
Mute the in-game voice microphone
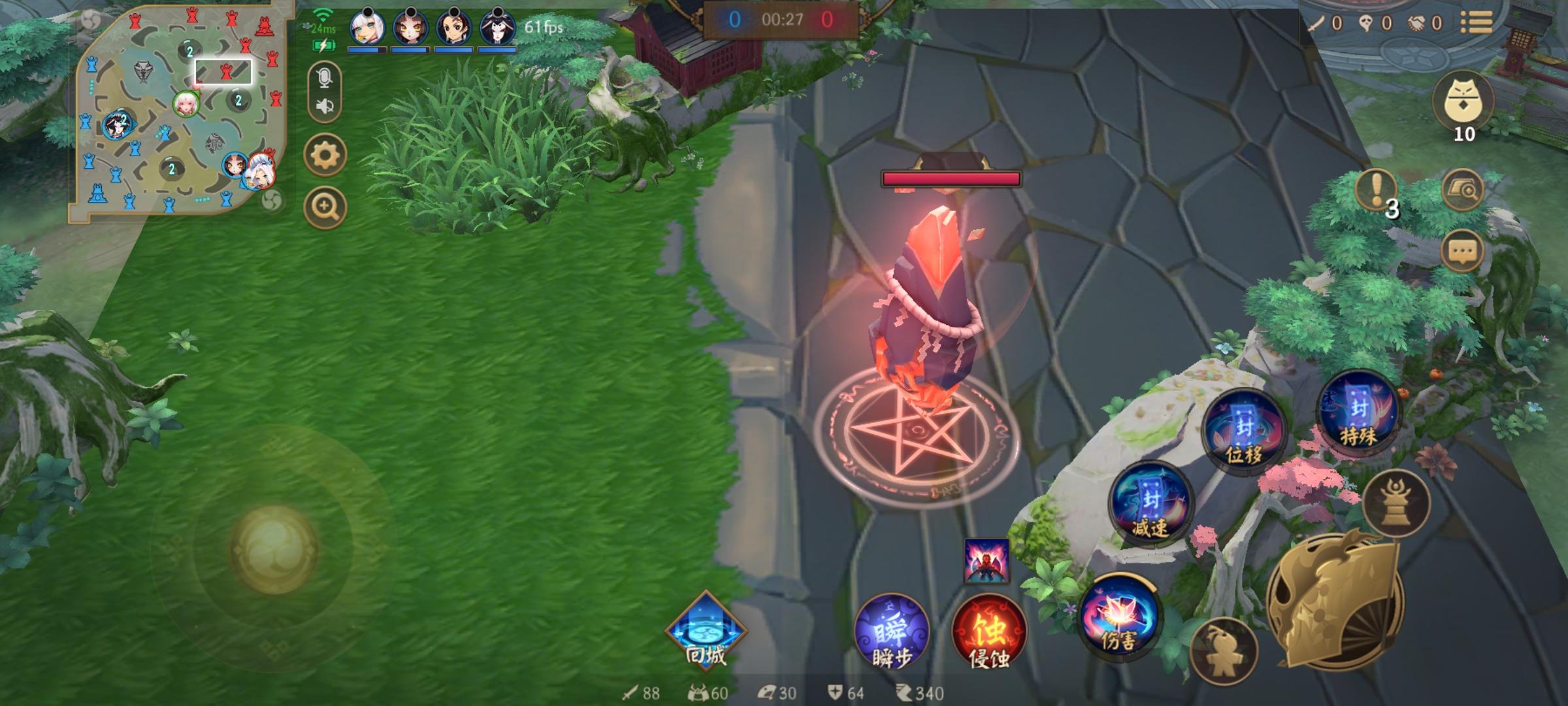pyautogui.click(x=324, y=78)
